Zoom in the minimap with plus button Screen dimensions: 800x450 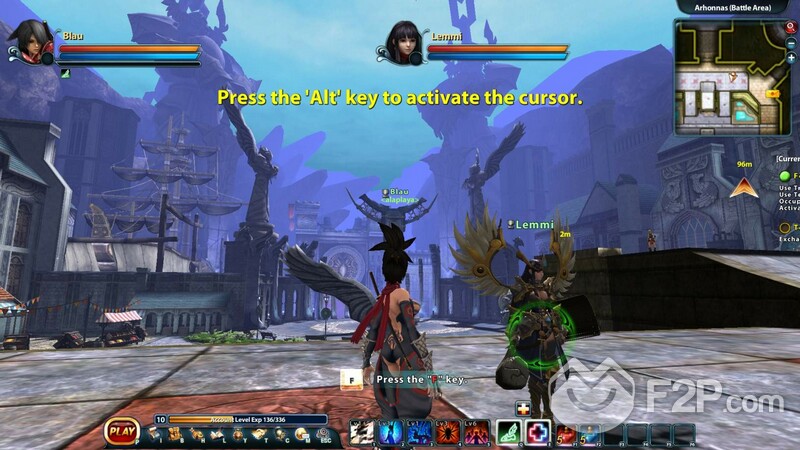click(791, 58)
